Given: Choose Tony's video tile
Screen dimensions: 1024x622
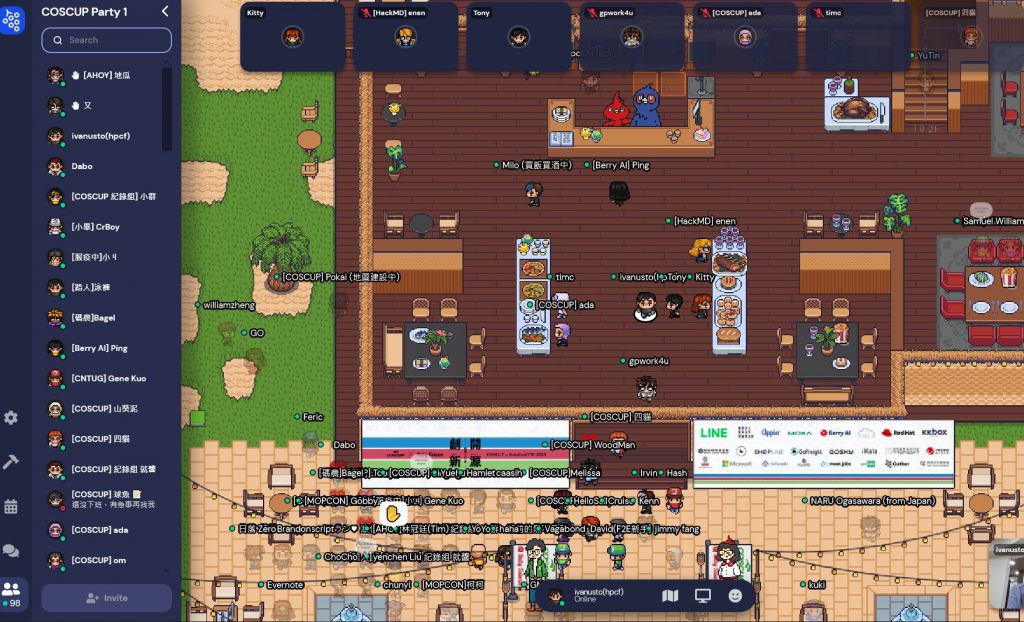Looking at the screenshot, I should click(x=518, y=37).
